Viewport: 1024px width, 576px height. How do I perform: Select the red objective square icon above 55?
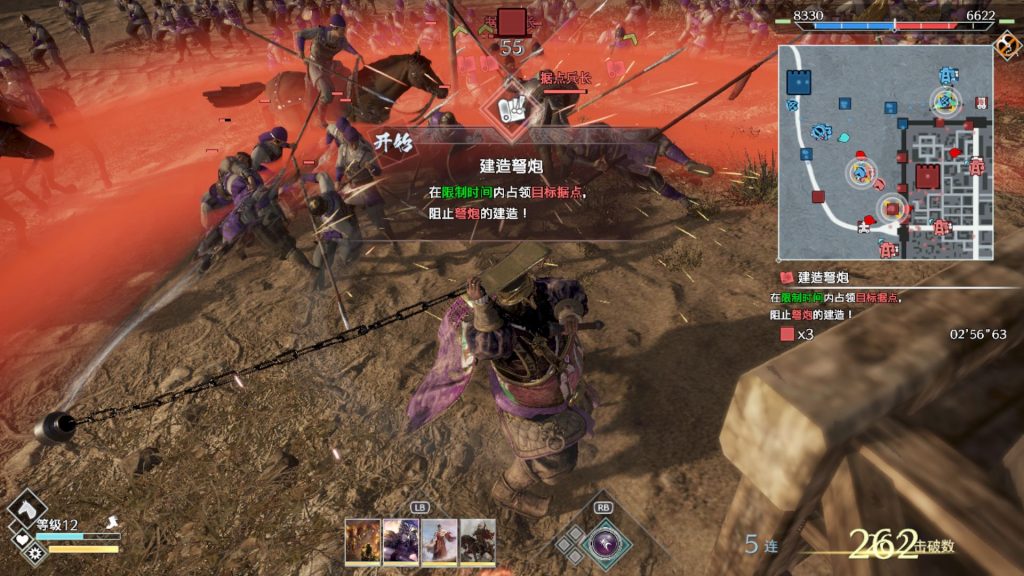512,22
